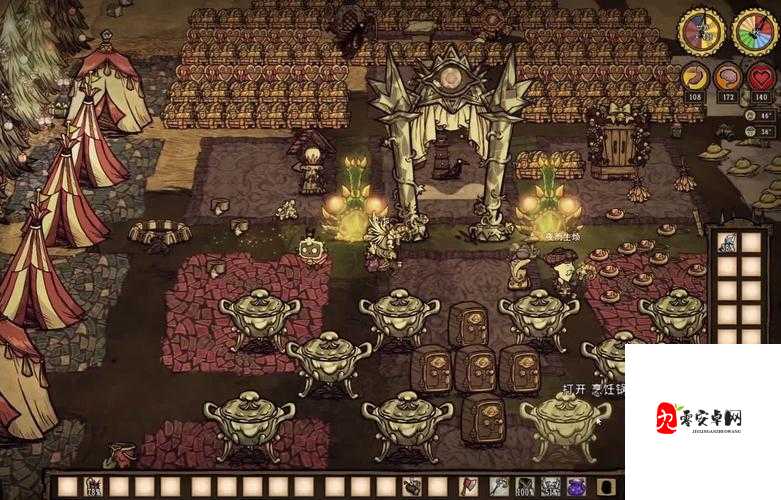Select the inventory item showing 18% durability
Screen dimensions: 781x500
(94, 487)
